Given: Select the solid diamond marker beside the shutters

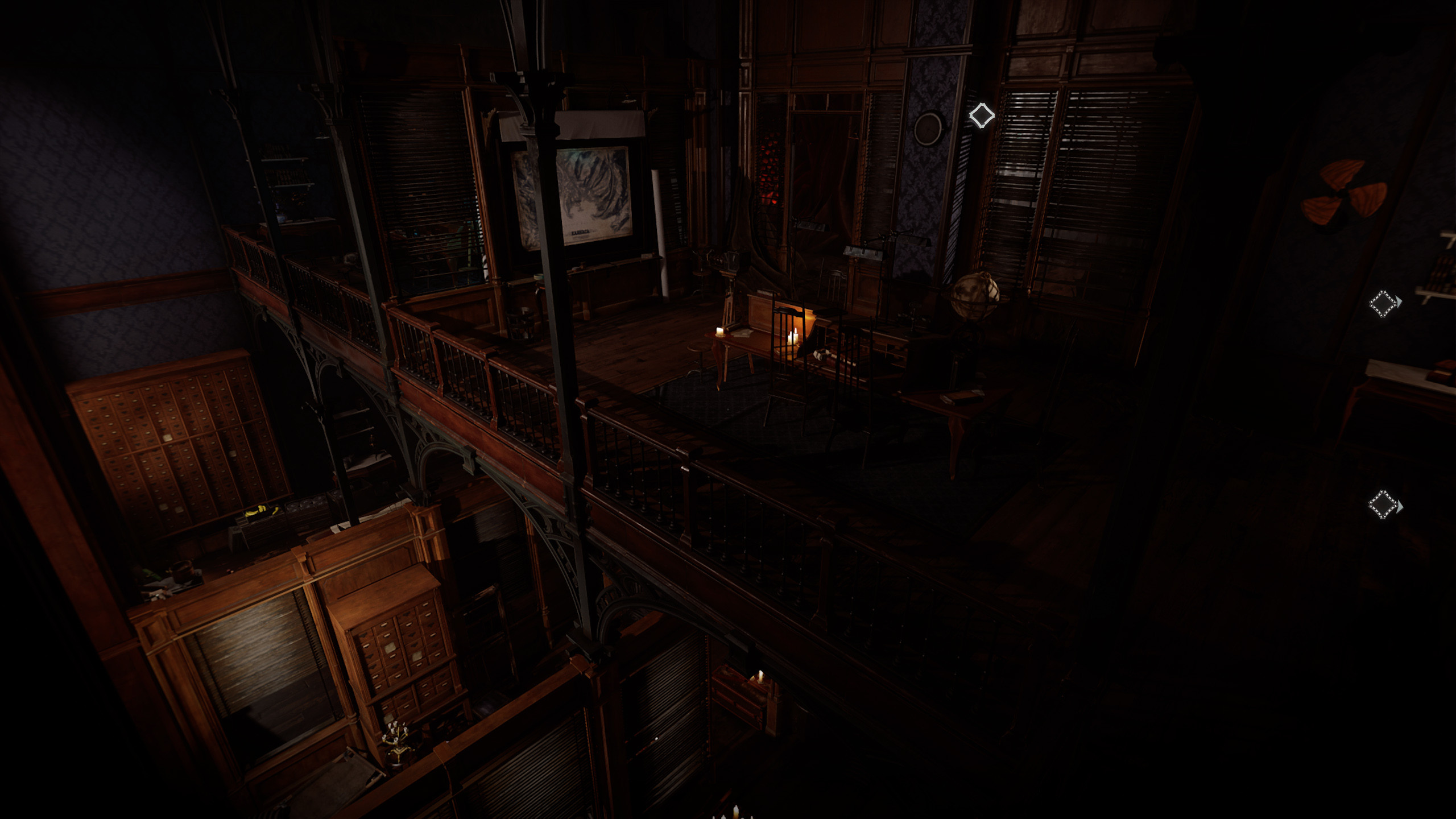Looking at the screenshot, I should point(982,115).
